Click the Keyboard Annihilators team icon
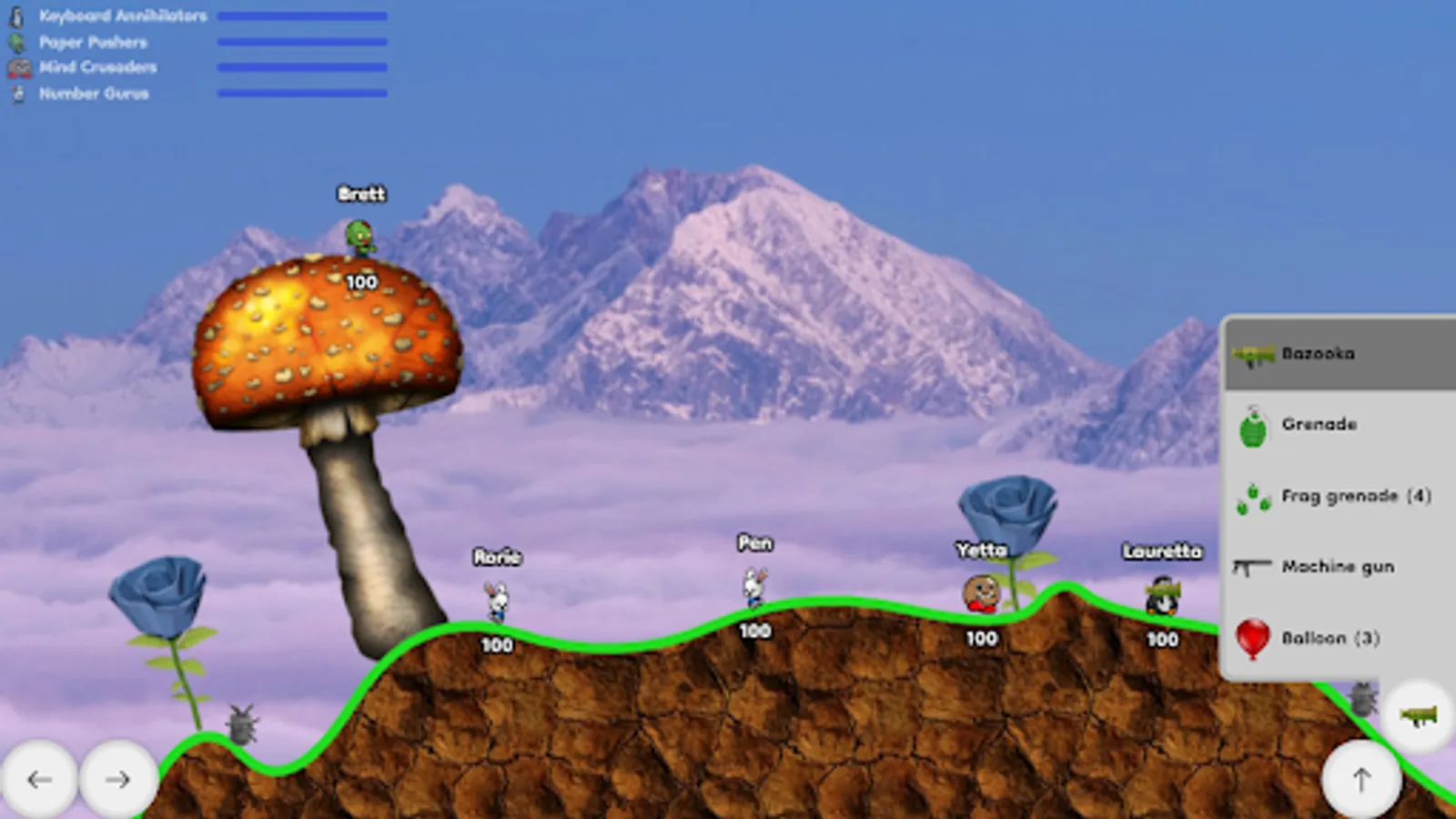The height and width of the screenshot is (819, 1456). click(16, 15)
